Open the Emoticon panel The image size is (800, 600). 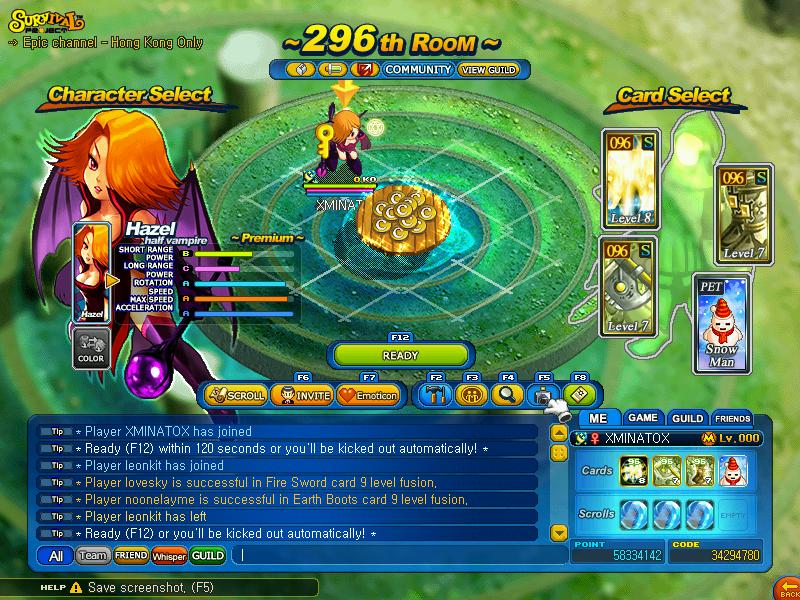click(367, 395)
